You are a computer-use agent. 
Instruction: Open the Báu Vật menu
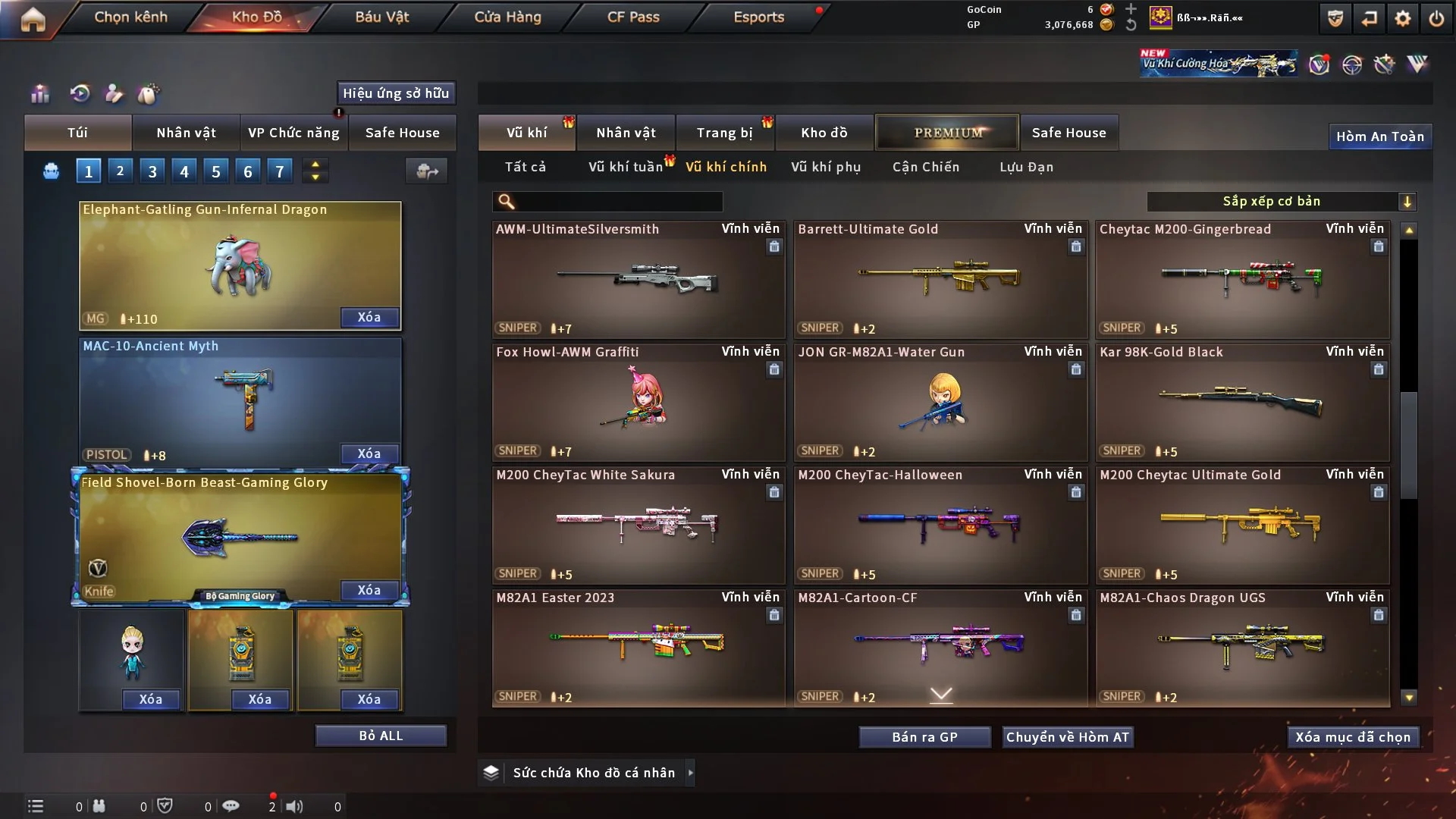point(381,17)
